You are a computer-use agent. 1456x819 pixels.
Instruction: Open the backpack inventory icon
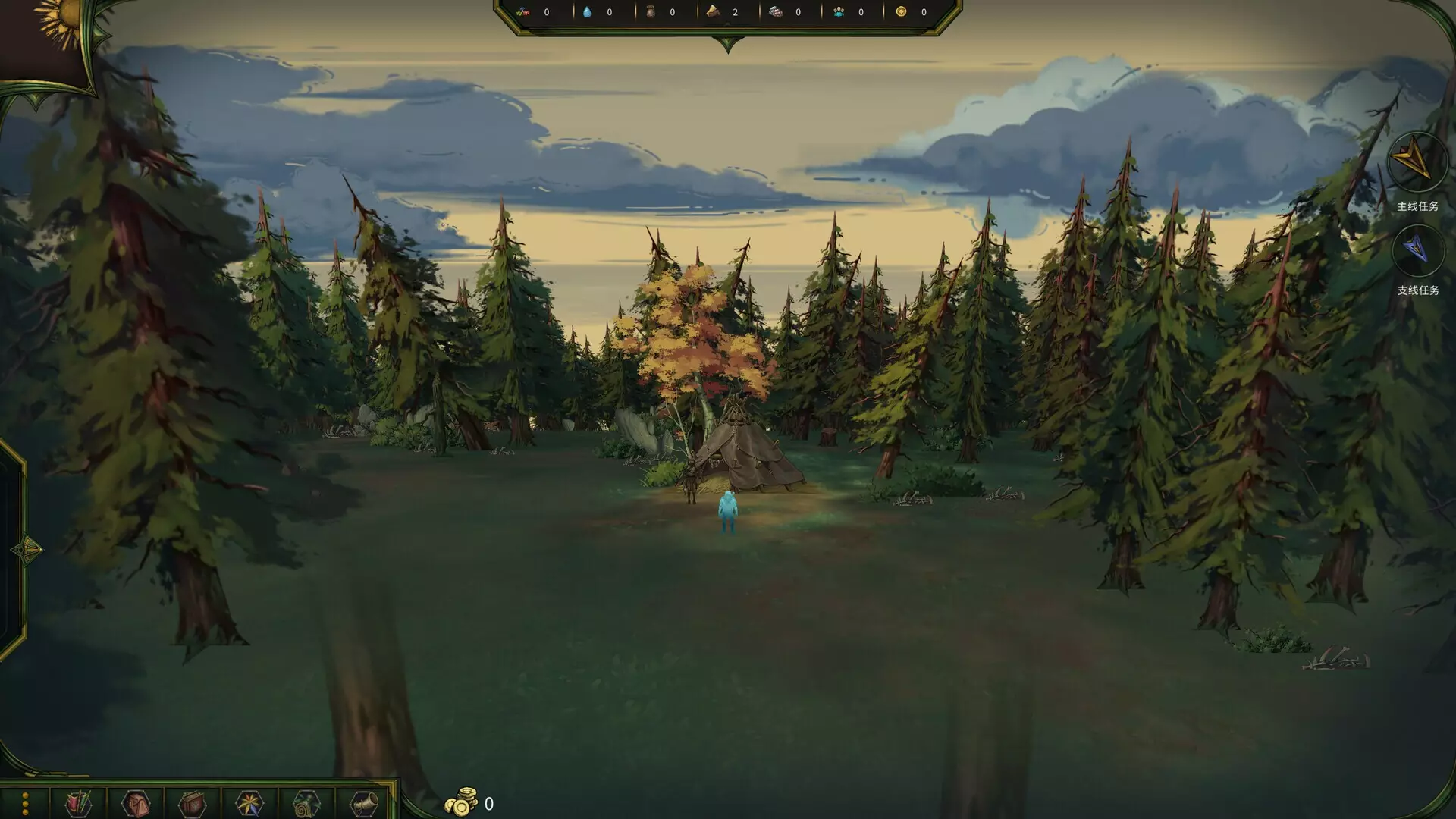136,803
